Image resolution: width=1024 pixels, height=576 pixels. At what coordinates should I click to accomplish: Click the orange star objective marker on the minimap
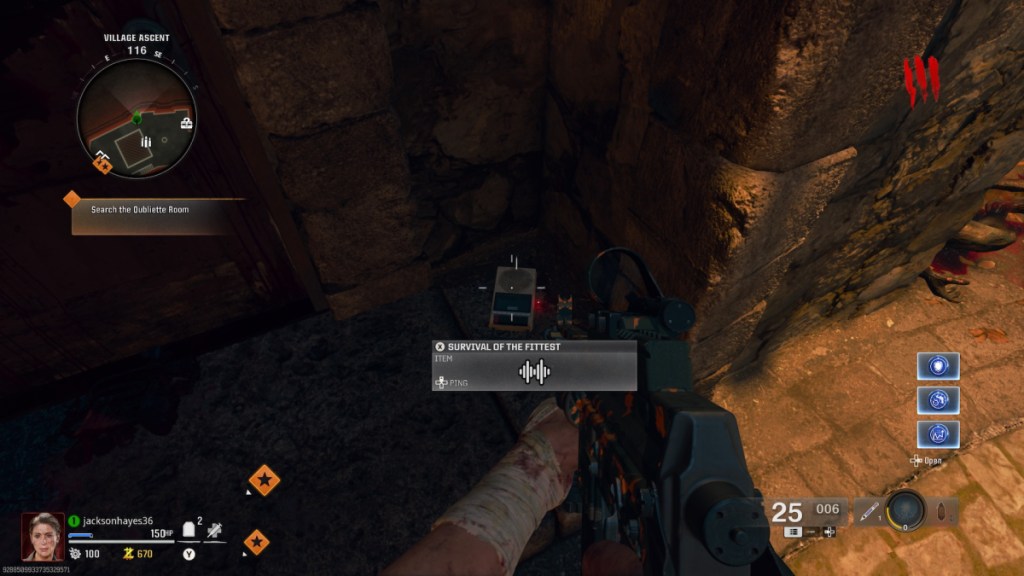[x=102, y=164]
